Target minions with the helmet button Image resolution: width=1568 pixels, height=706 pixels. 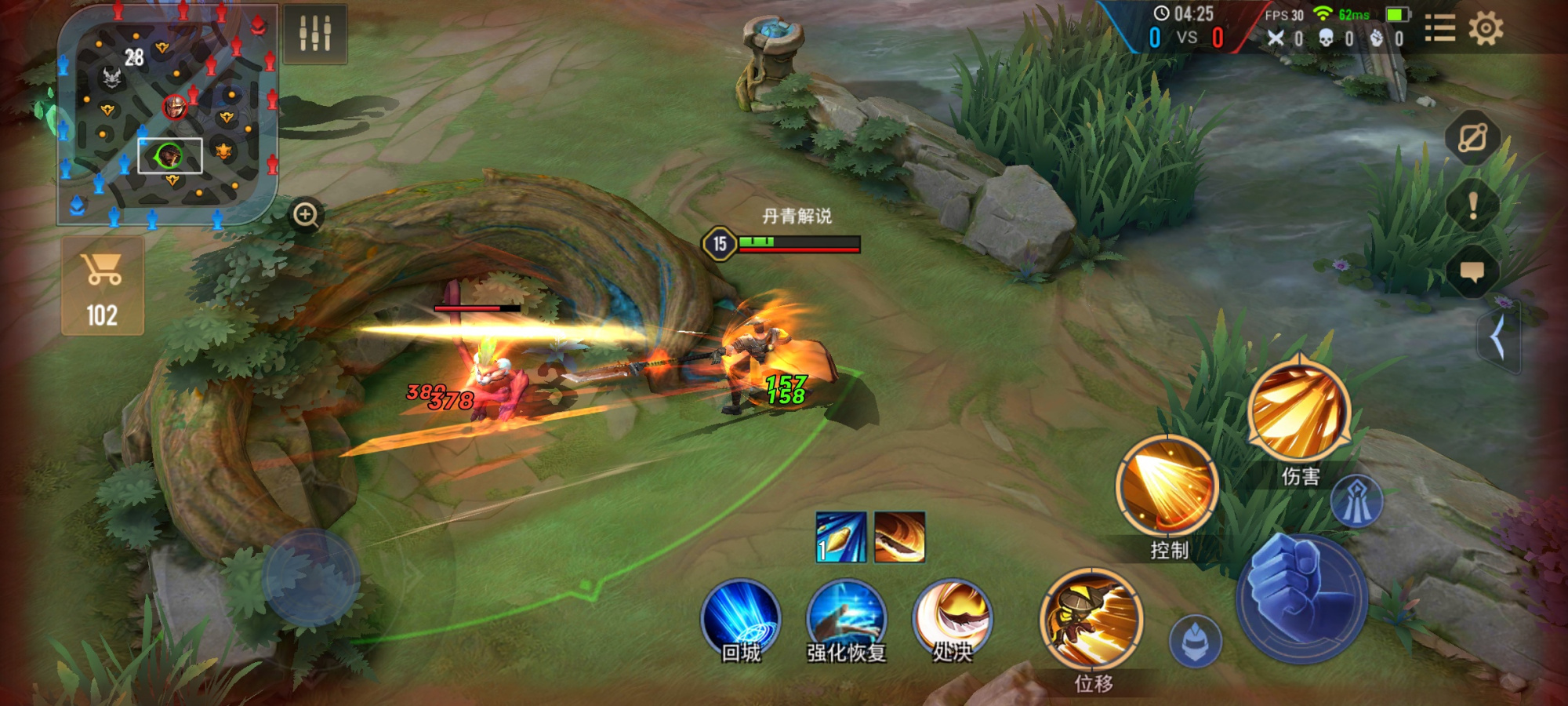point(1195,642)
